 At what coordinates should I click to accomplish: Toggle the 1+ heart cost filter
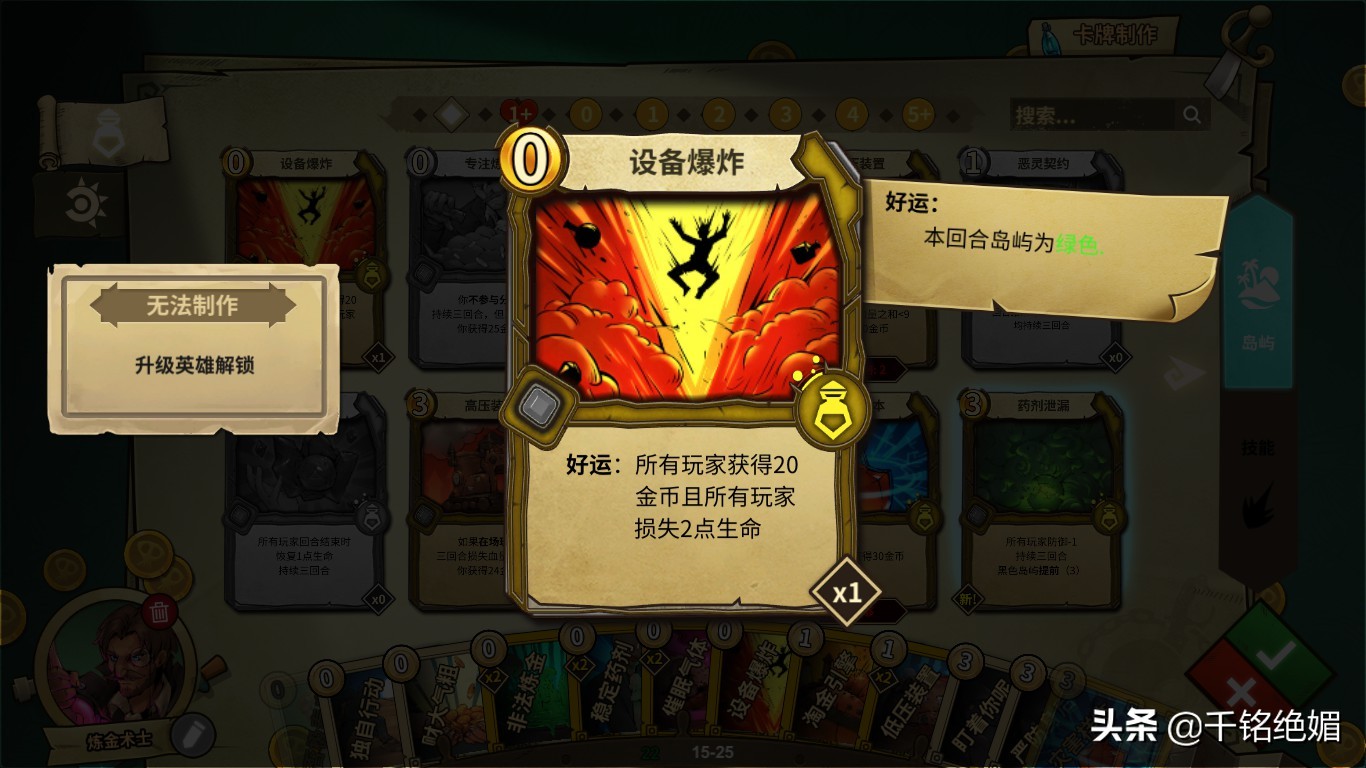pyautogui.click(x=520, y=113)
